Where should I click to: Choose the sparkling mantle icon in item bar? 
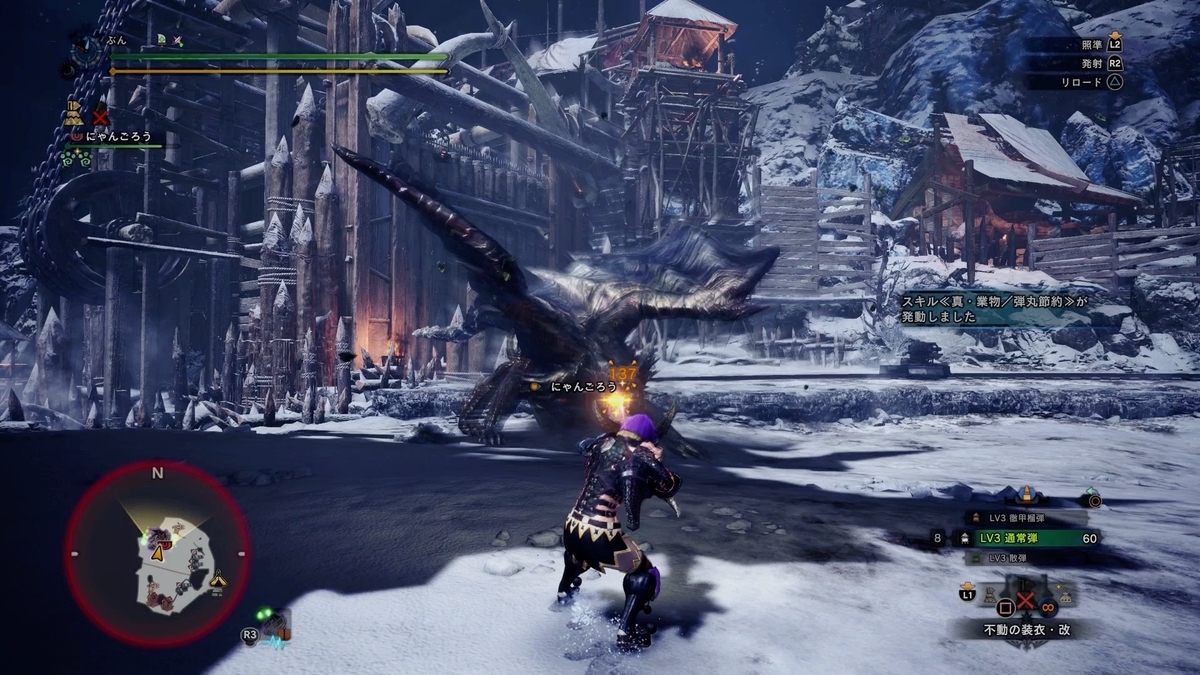point(1063,598)
